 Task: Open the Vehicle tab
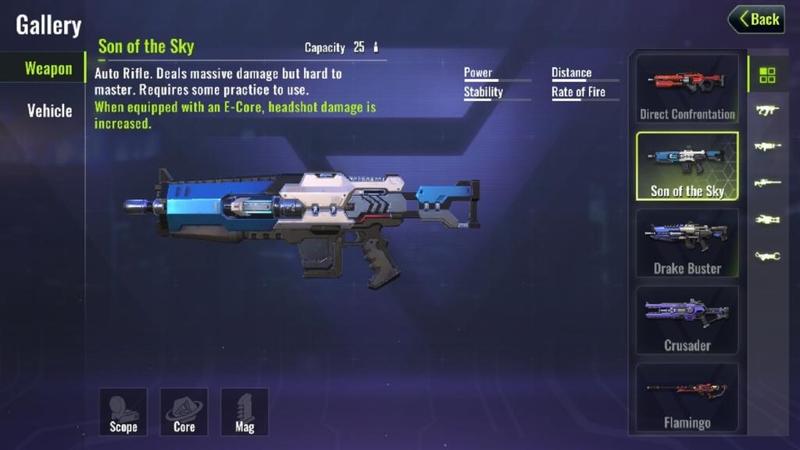[x=48, y=110]
